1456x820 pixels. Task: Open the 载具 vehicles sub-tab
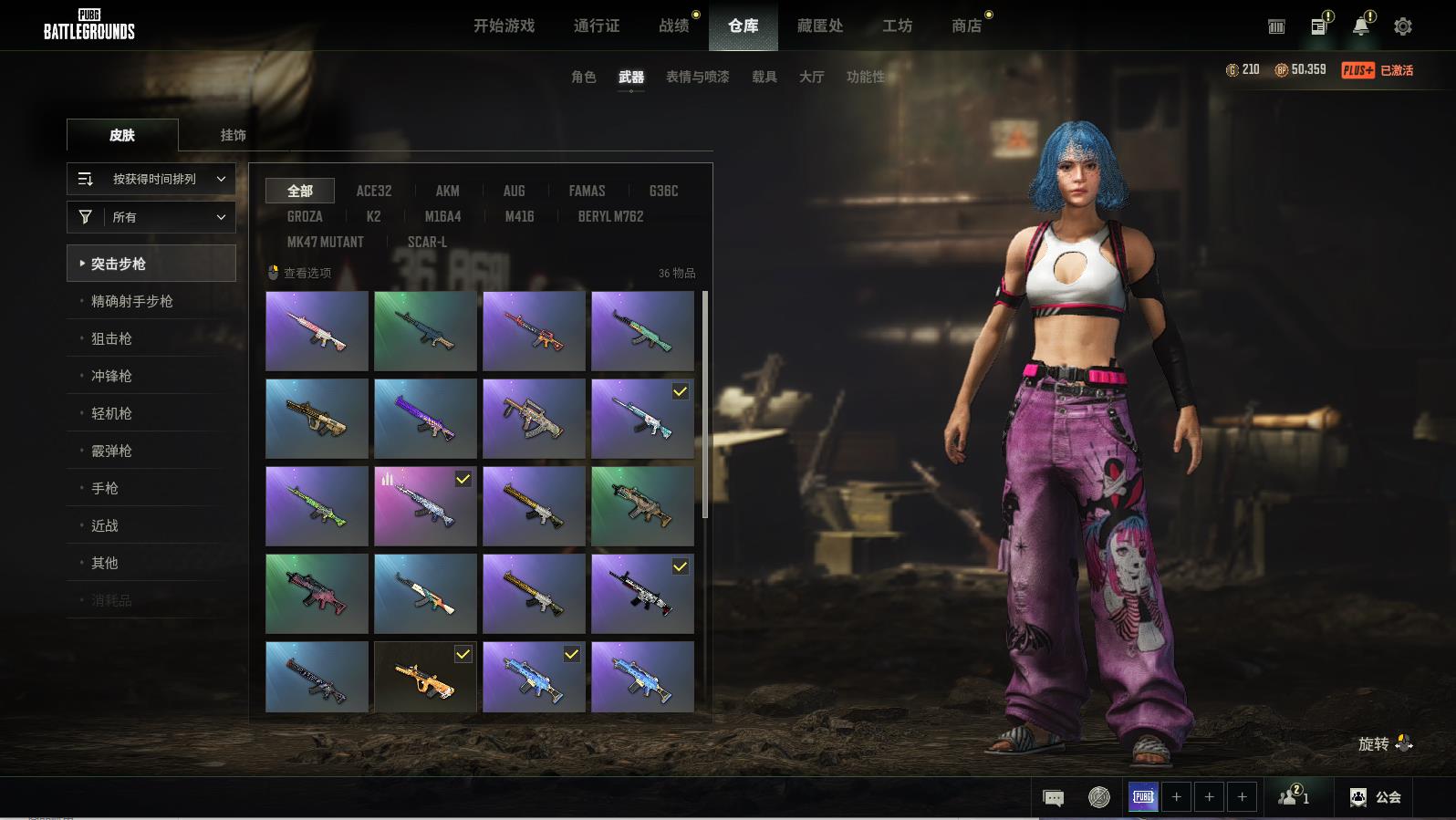click(x=764, y=77)
